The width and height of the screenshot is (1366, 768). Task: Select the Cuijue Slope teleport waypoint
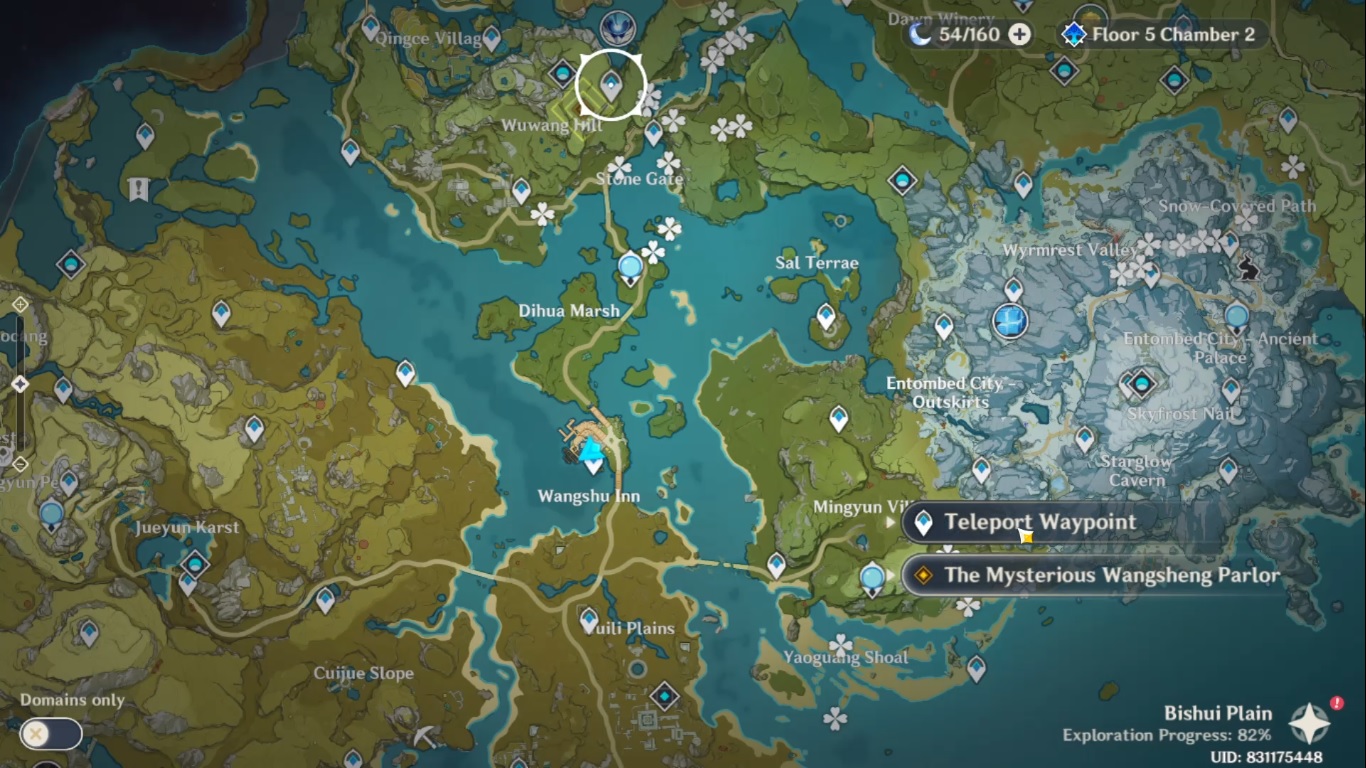(325, 599)
